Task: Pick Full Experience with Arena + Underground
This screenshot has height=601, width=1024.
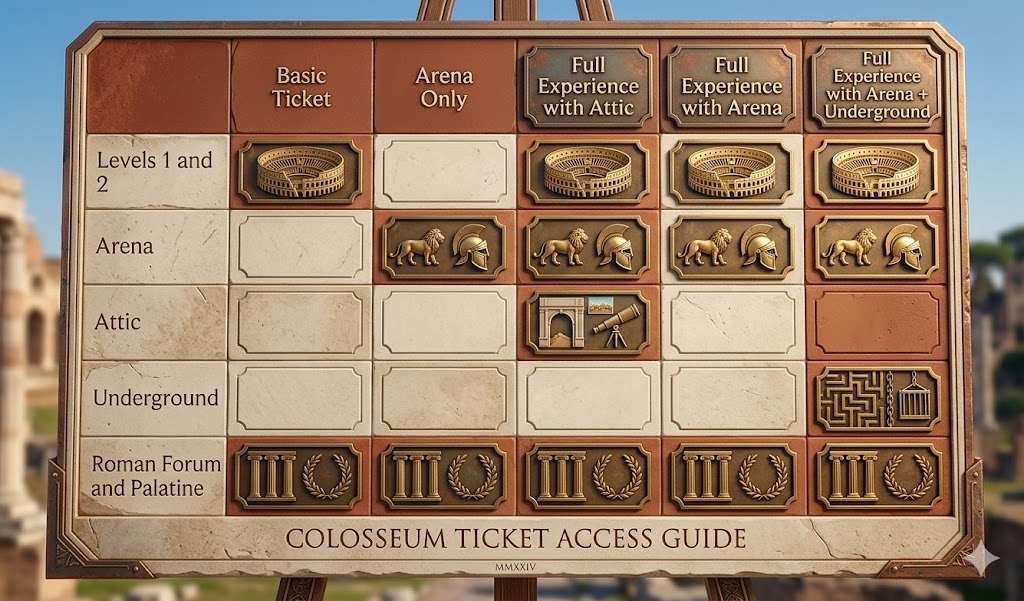Action: coord(875,87)
